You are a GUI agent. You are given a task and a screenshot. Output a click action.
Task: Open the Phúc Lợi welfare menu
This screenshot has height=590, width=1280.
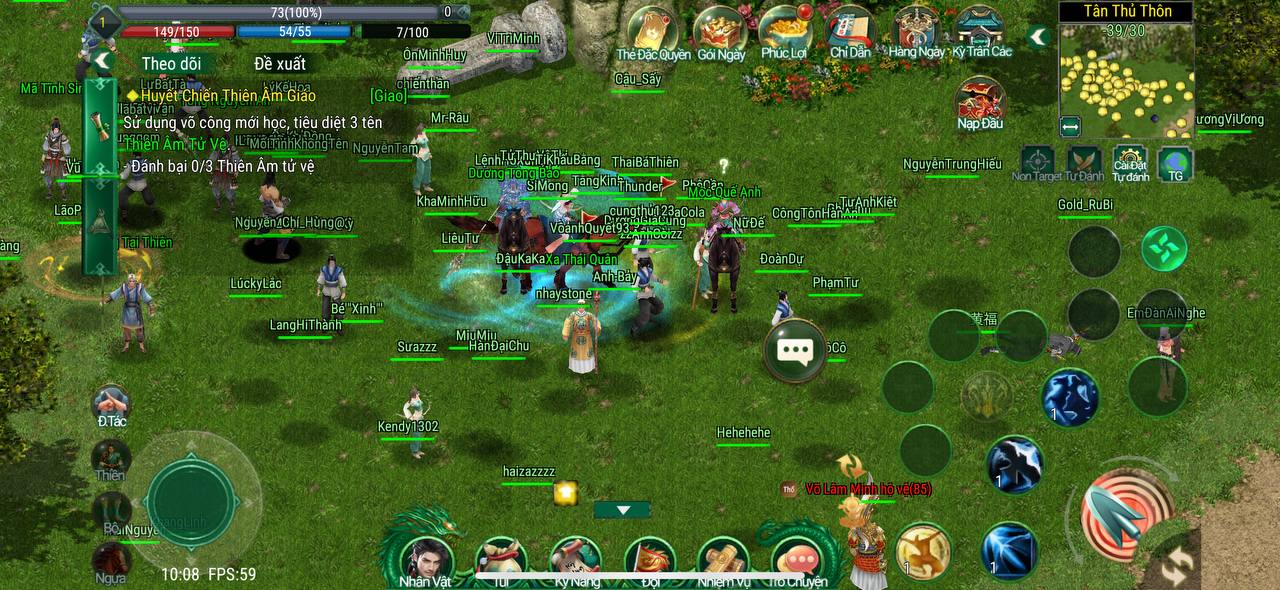tap(784, 30)
